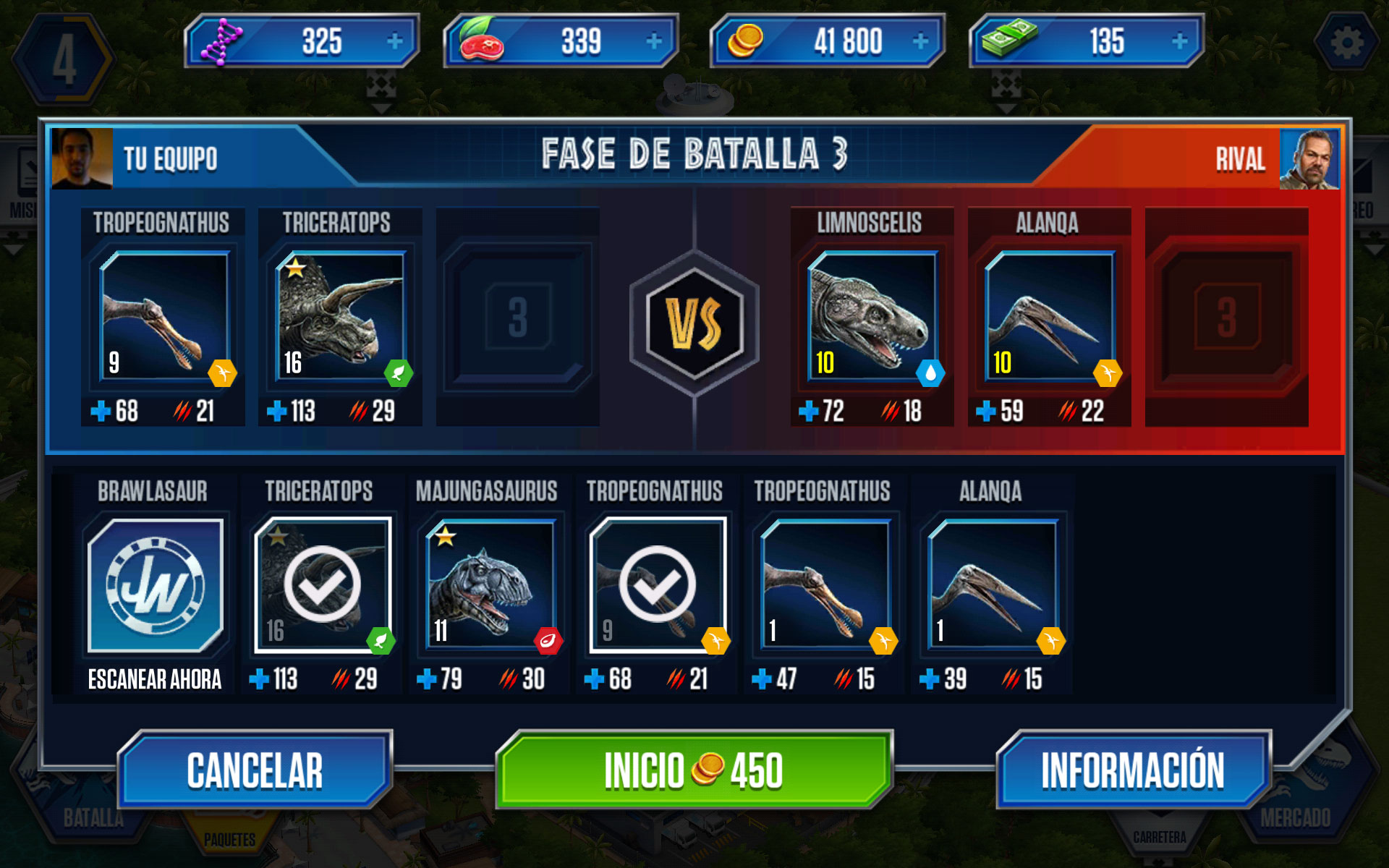Remove Tropeognathus from your team slot
Screen dimensions: 1389x868
tap(164, 316)
